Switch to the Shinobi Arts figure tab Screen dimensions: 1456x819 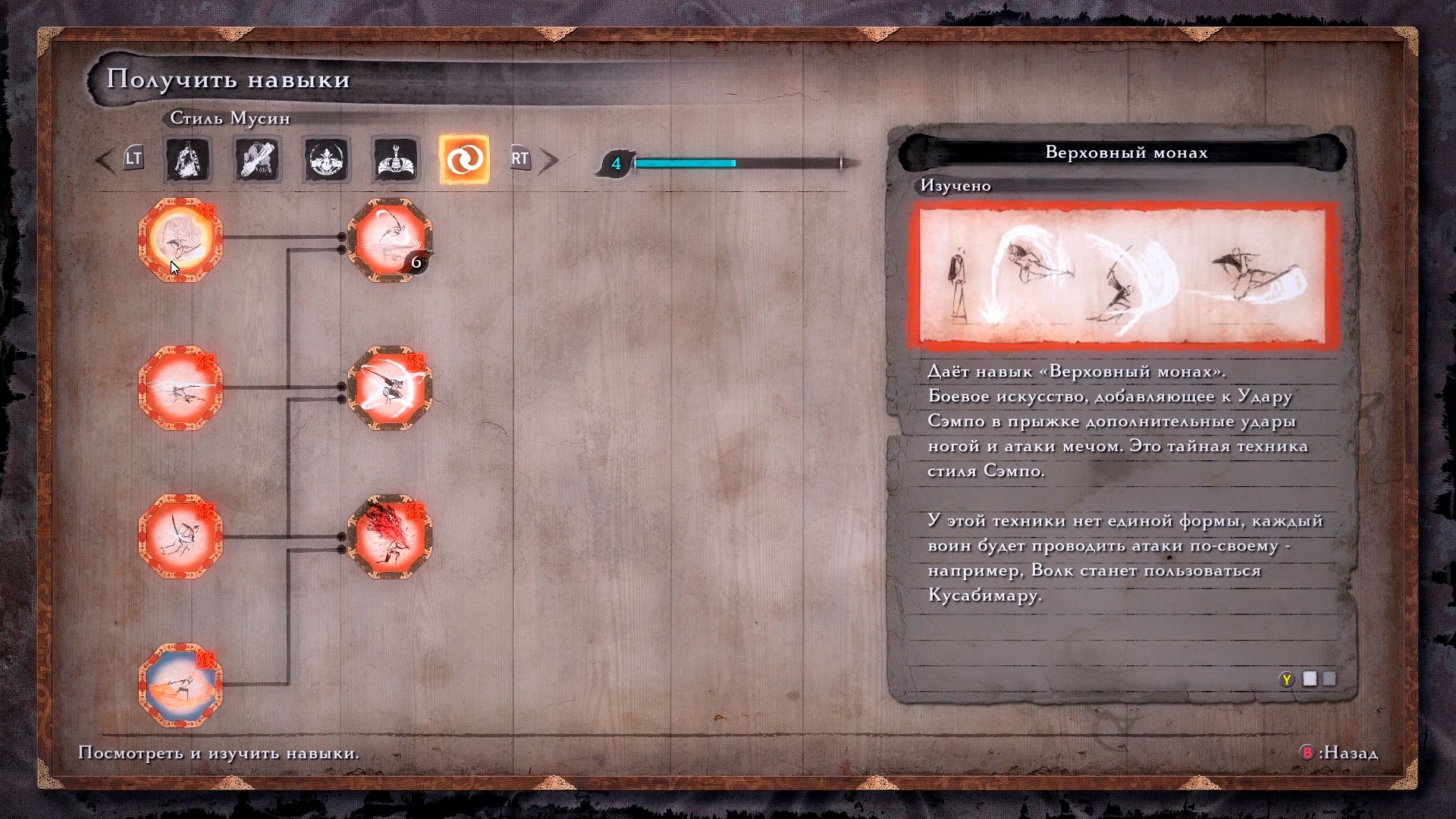tap(187, 160)
